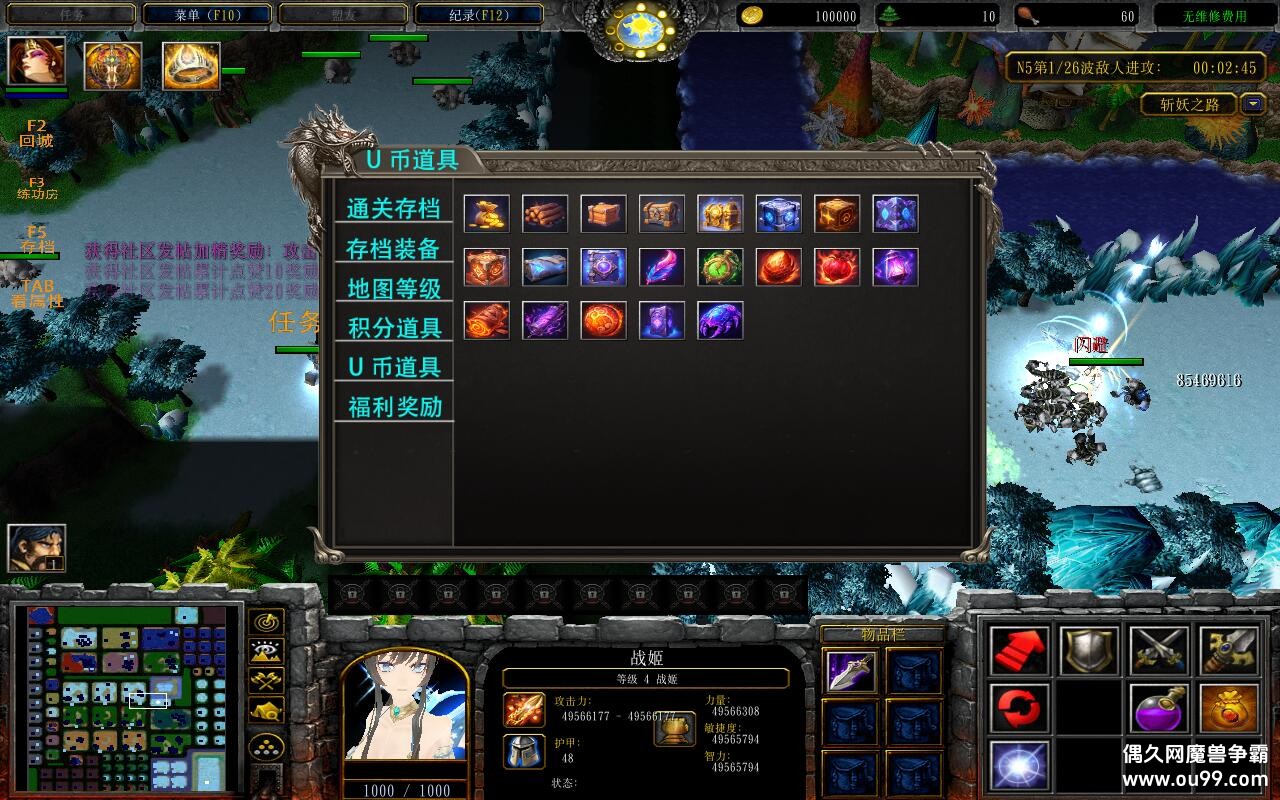Select the pink feather item icon
This screenshot has width=1280, height=800.
[x=661, y=268]
